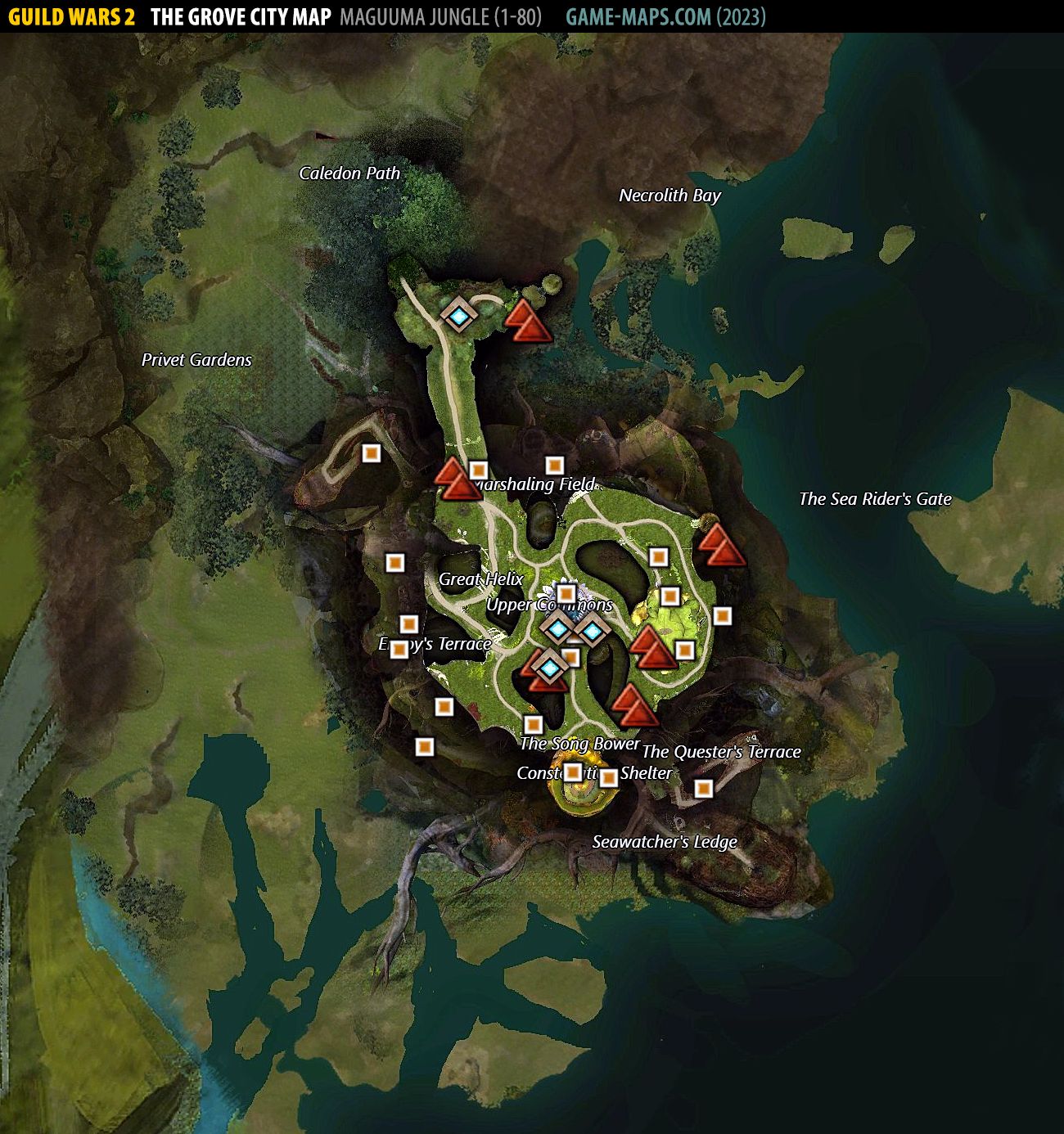The height and width of the screenshot is (1134, 1064).
Task: Click the point of interest overlapping Upper Commons label
Action: 566,593
